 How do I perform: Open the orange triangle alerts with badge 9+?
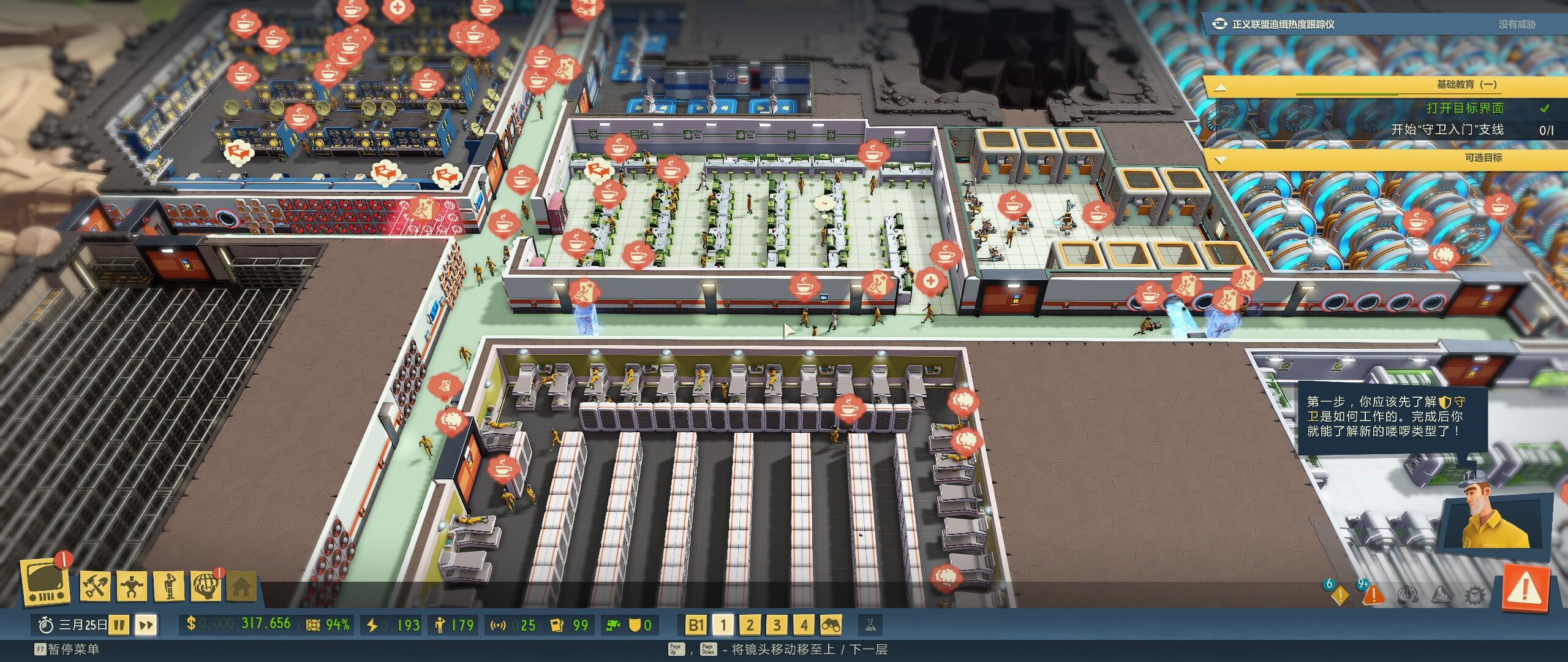1373,593
